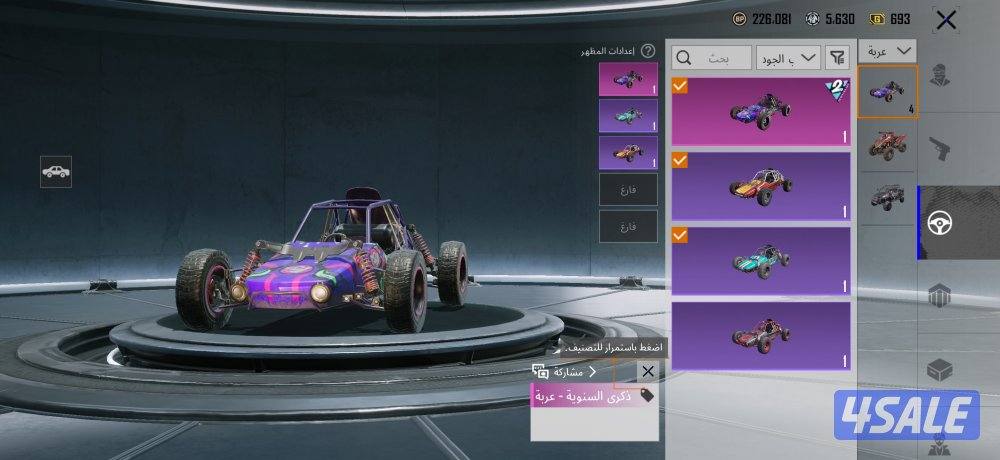Close the inventory with the top-right X
Viewport: 1000px width, 460px height.
point(945,19)
